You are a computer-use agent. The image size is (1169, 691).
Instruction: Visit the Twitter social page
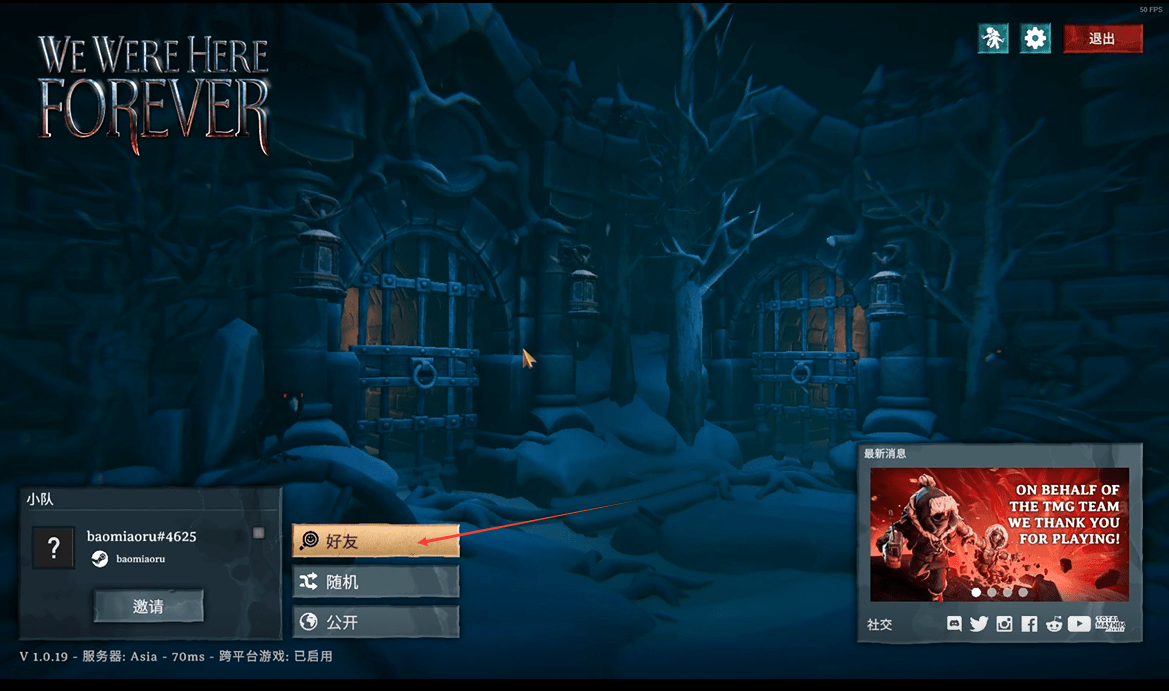(x=978, y=624)
